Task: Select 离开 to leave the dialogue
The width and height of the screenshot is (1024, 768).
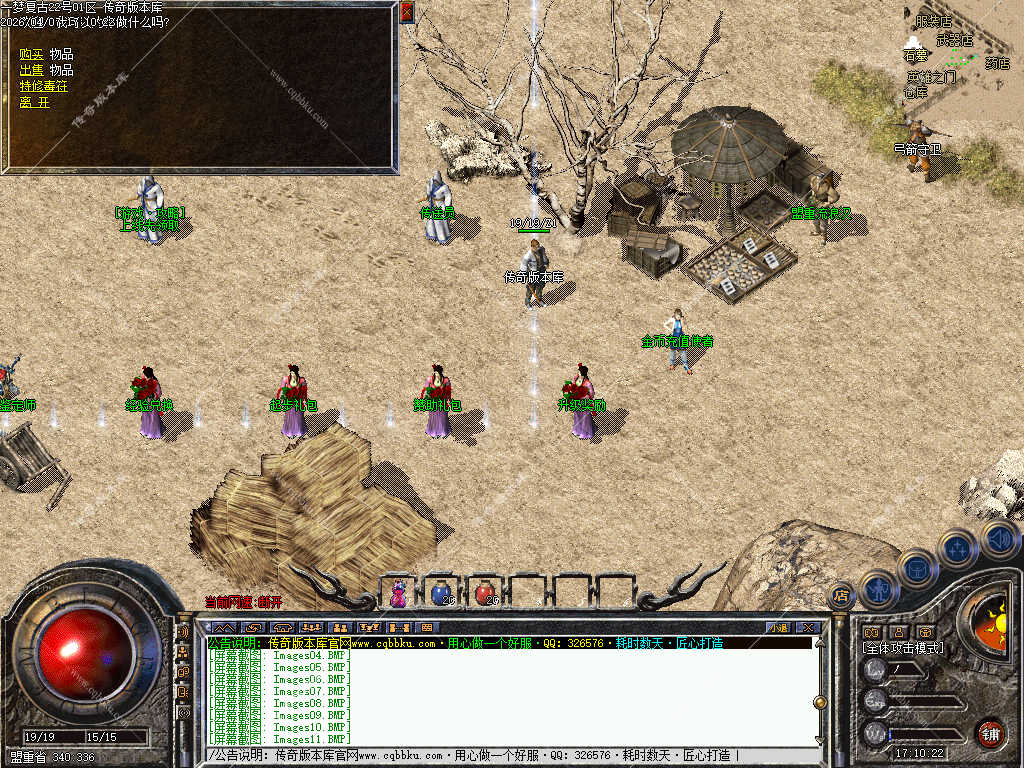Action: [x=34, y=102]
